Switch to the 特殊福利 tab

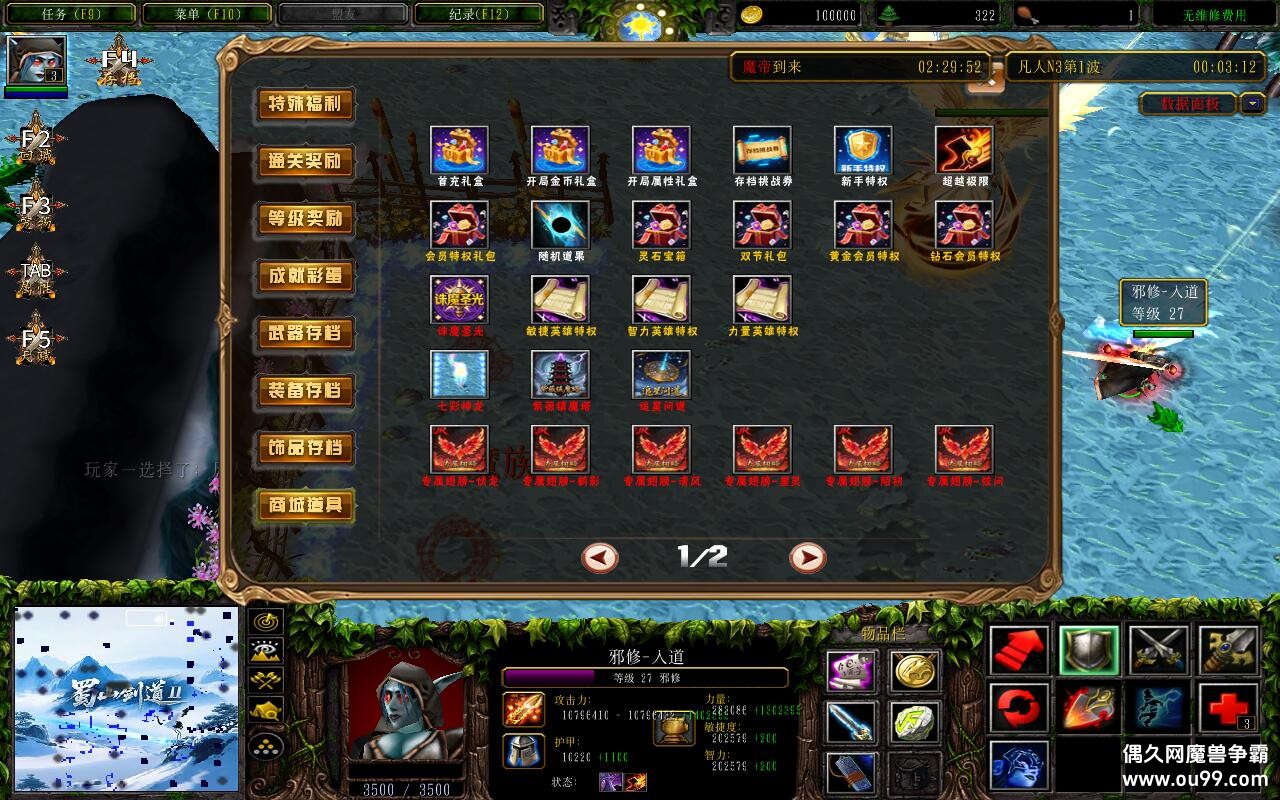click(305, 104)
